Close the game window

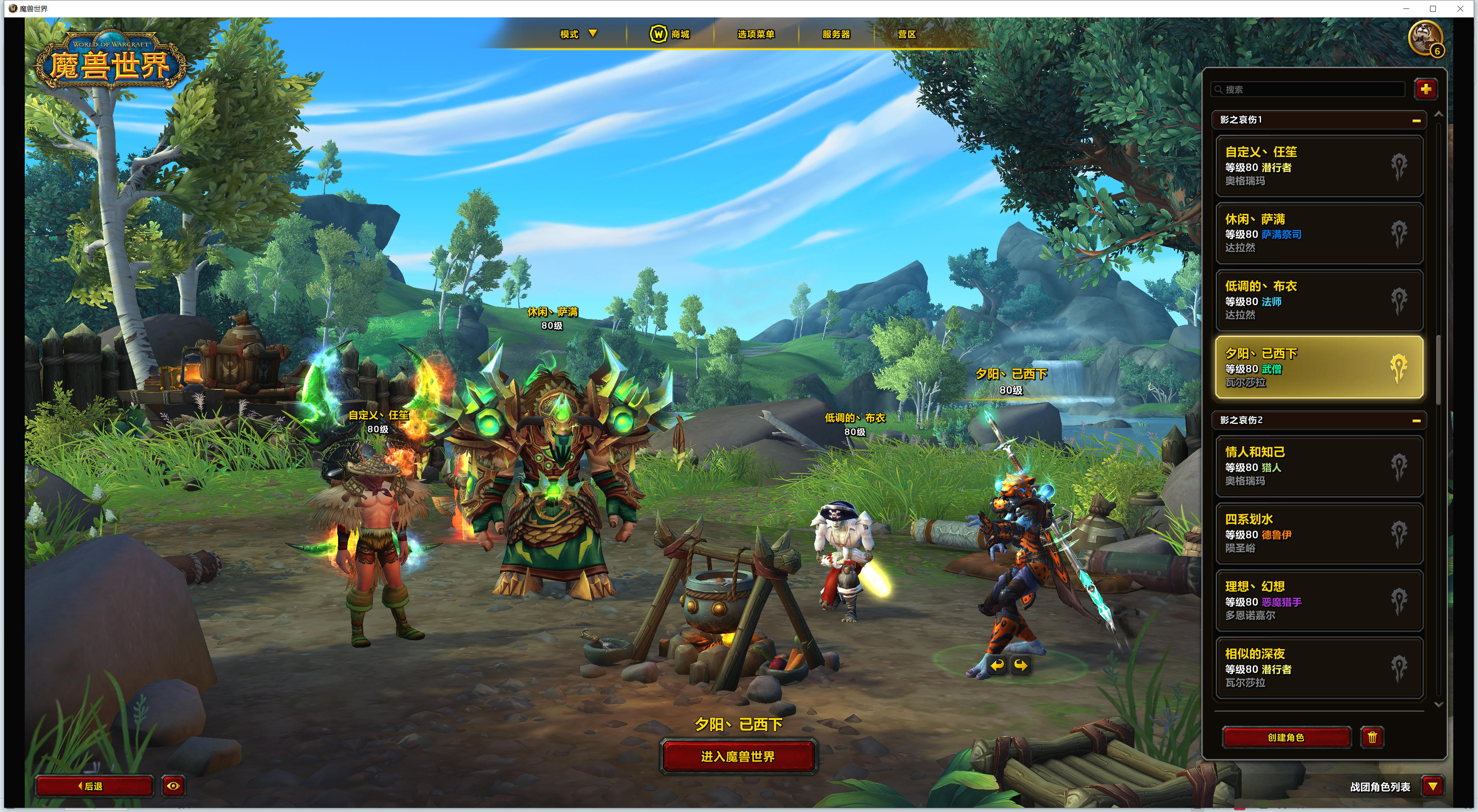pyautogui.click(x=1460, y=9)
